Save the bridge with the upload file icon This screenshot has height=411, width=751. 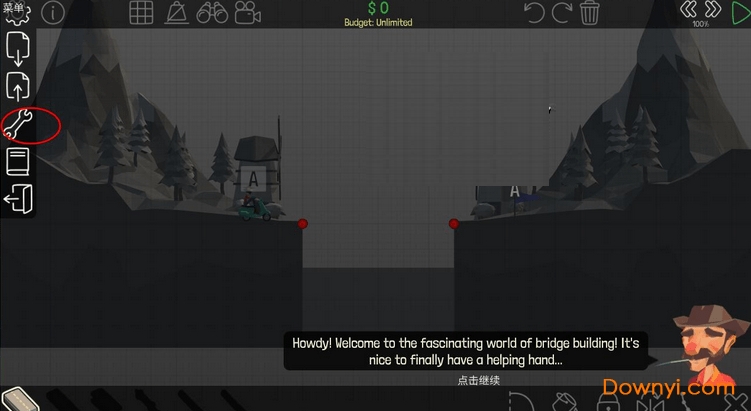[18, 86]
